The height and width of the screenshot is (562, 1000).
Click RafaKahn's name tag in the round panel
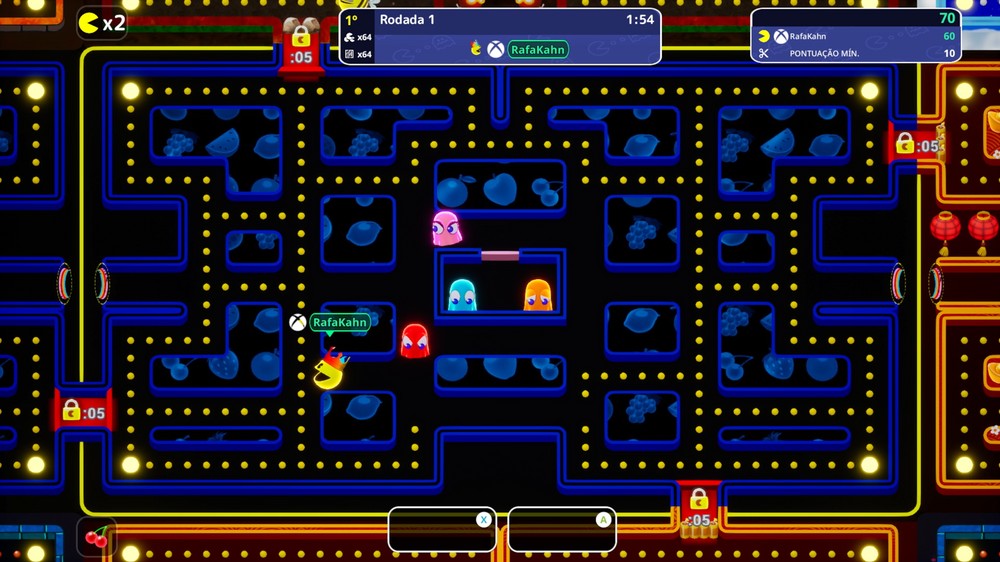[538, 48]
